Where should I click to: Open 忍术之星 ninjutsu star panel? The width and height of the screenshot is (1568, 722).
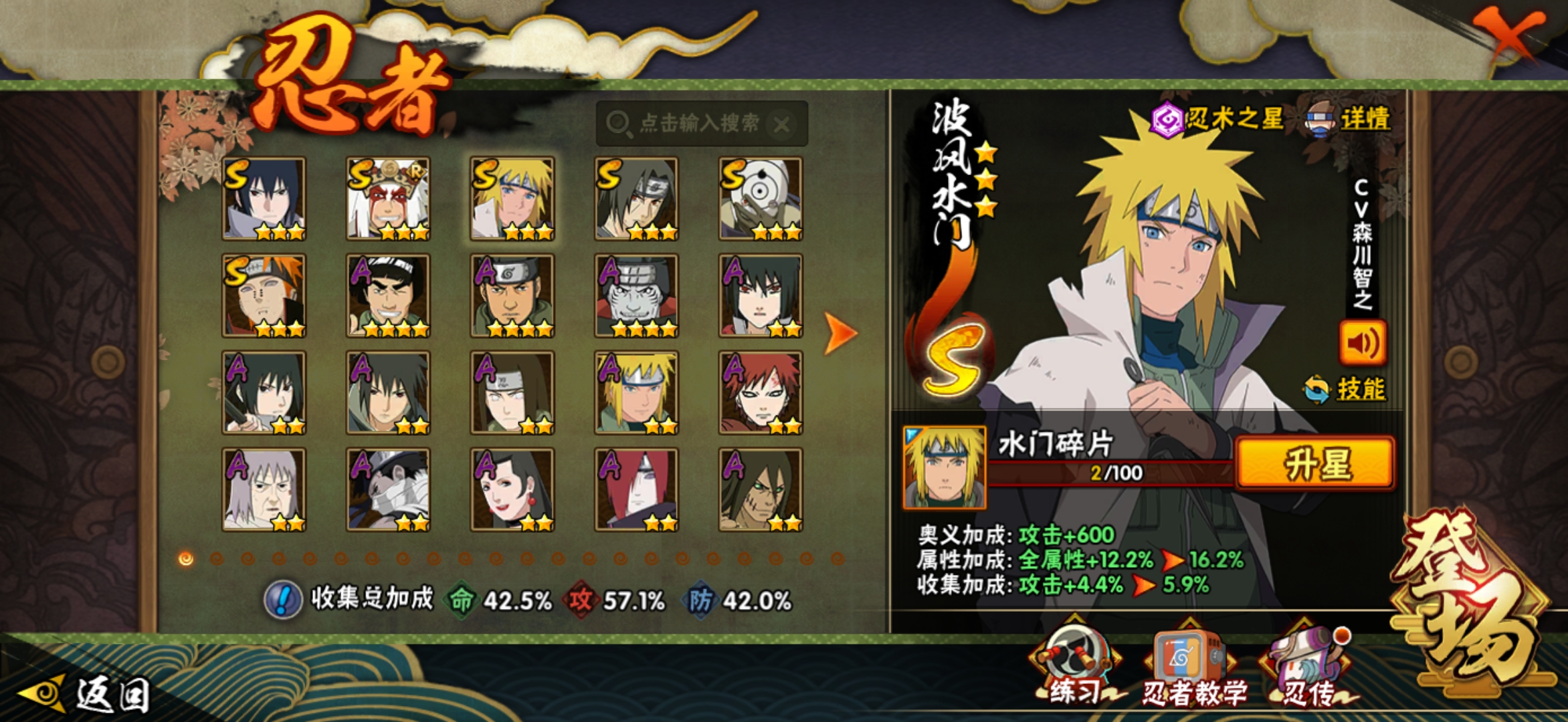coord(1217,120)
